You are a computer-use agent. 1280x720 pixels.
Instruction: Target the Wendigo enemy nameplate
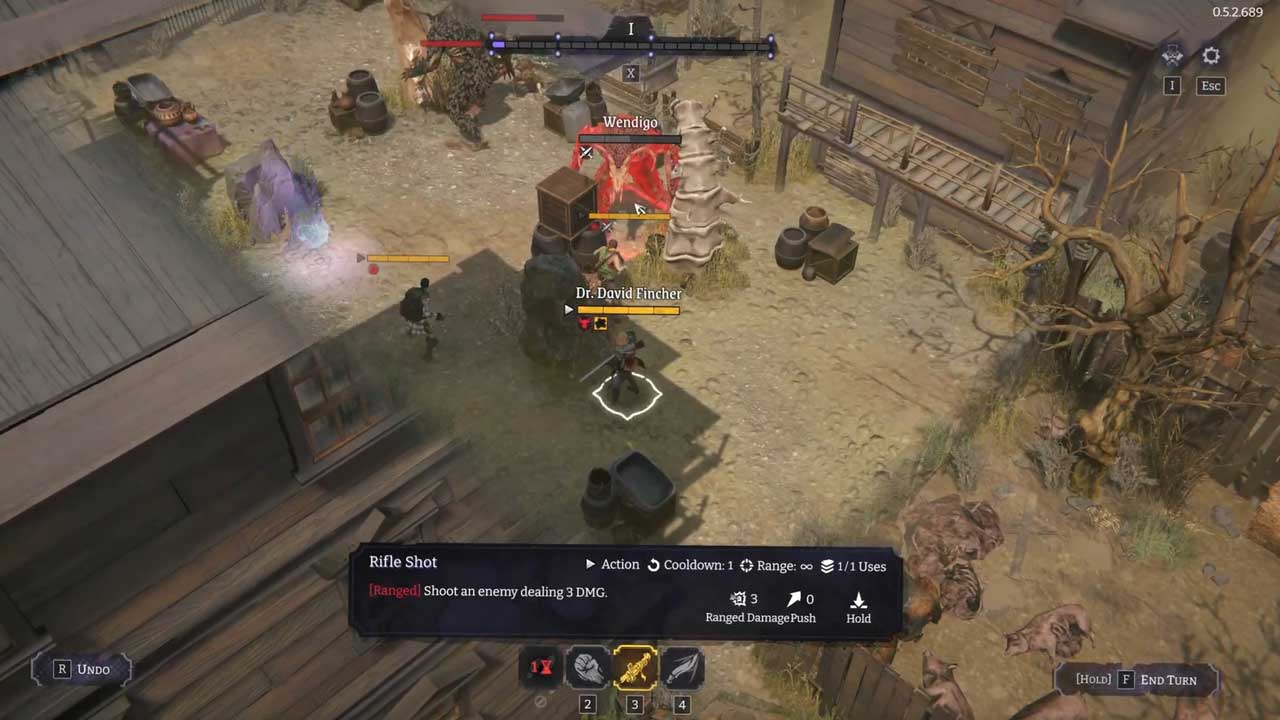click(630, 123)
